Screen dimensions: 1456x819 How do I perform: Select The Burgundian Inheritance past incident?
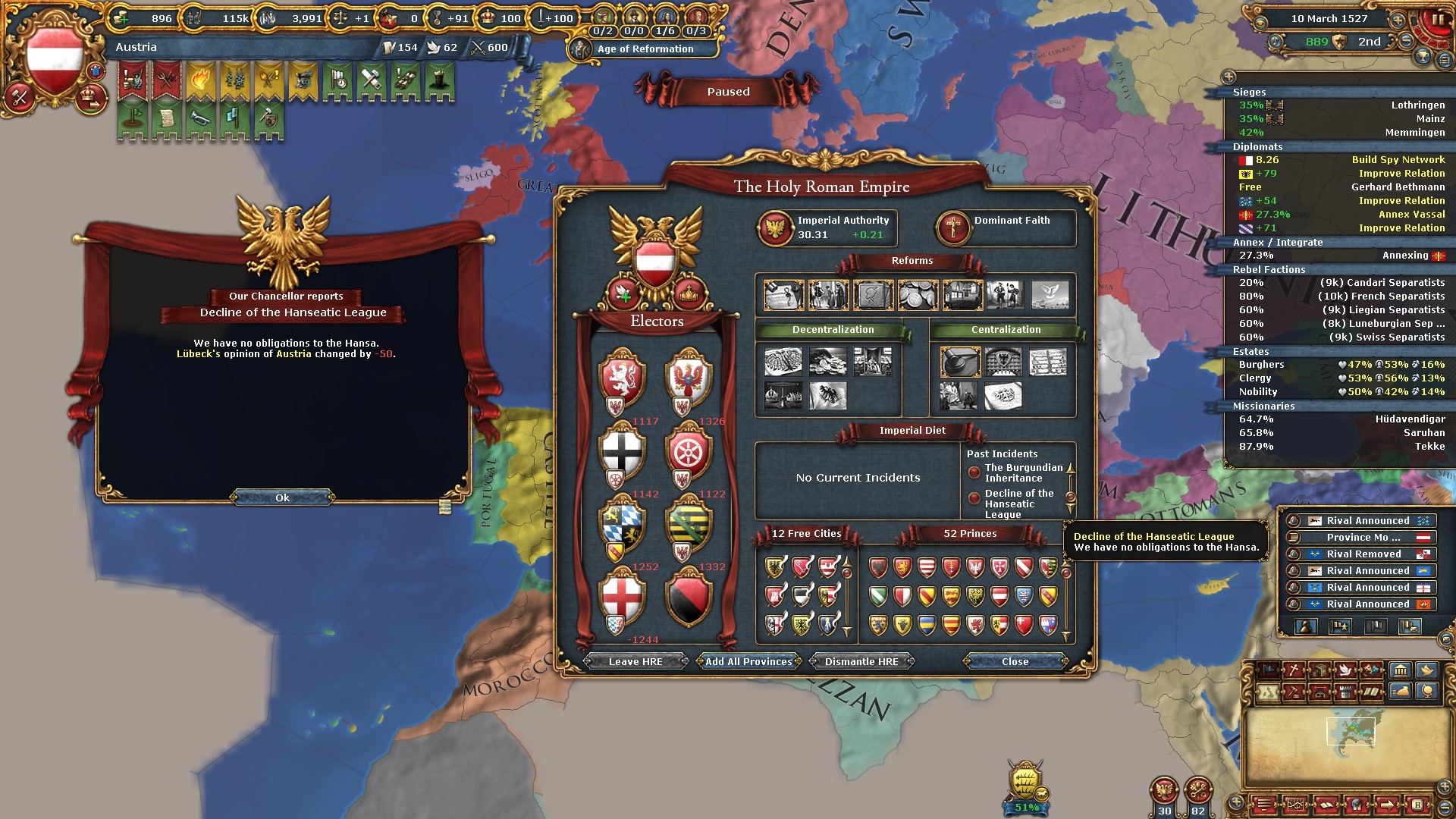point(1023,472)
